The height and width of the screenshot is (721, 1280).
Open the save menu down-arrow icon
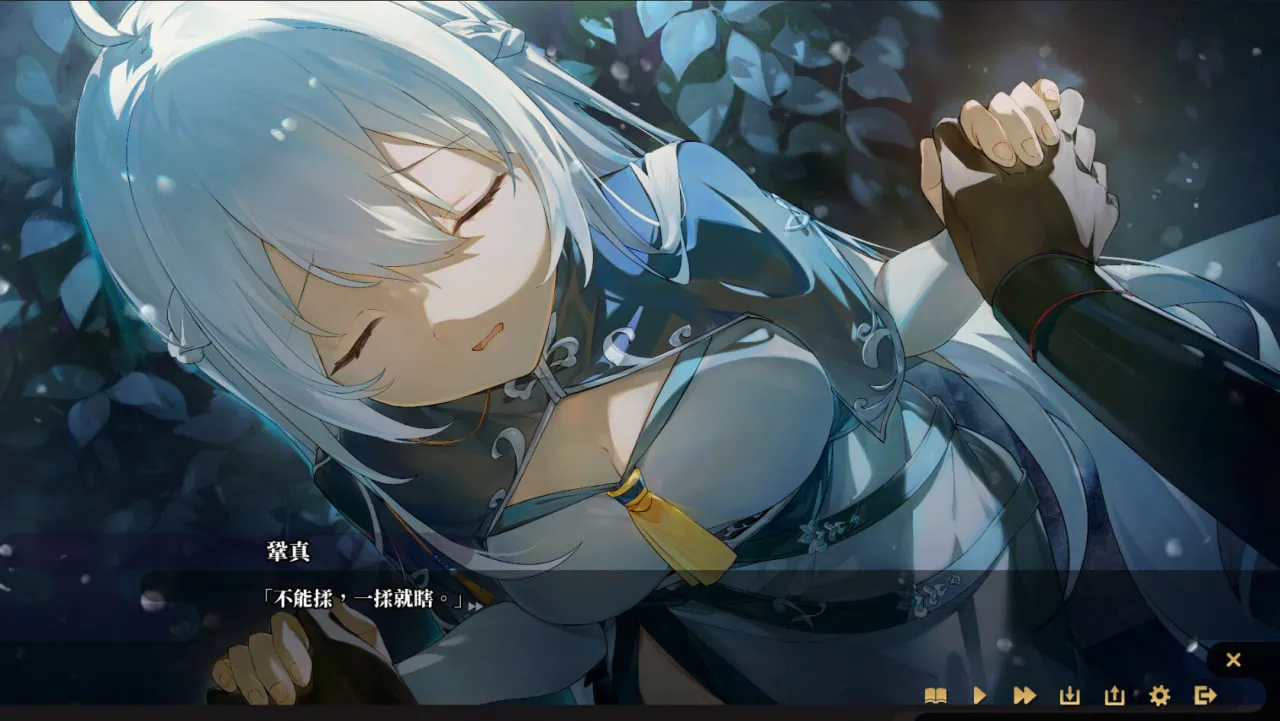click(1069, 695)
